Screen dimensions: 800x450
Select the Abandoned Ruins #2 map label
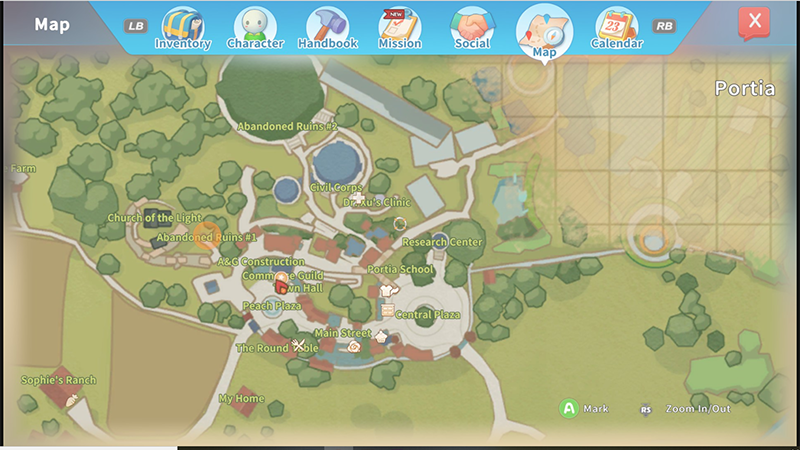[x=287, y=127]
